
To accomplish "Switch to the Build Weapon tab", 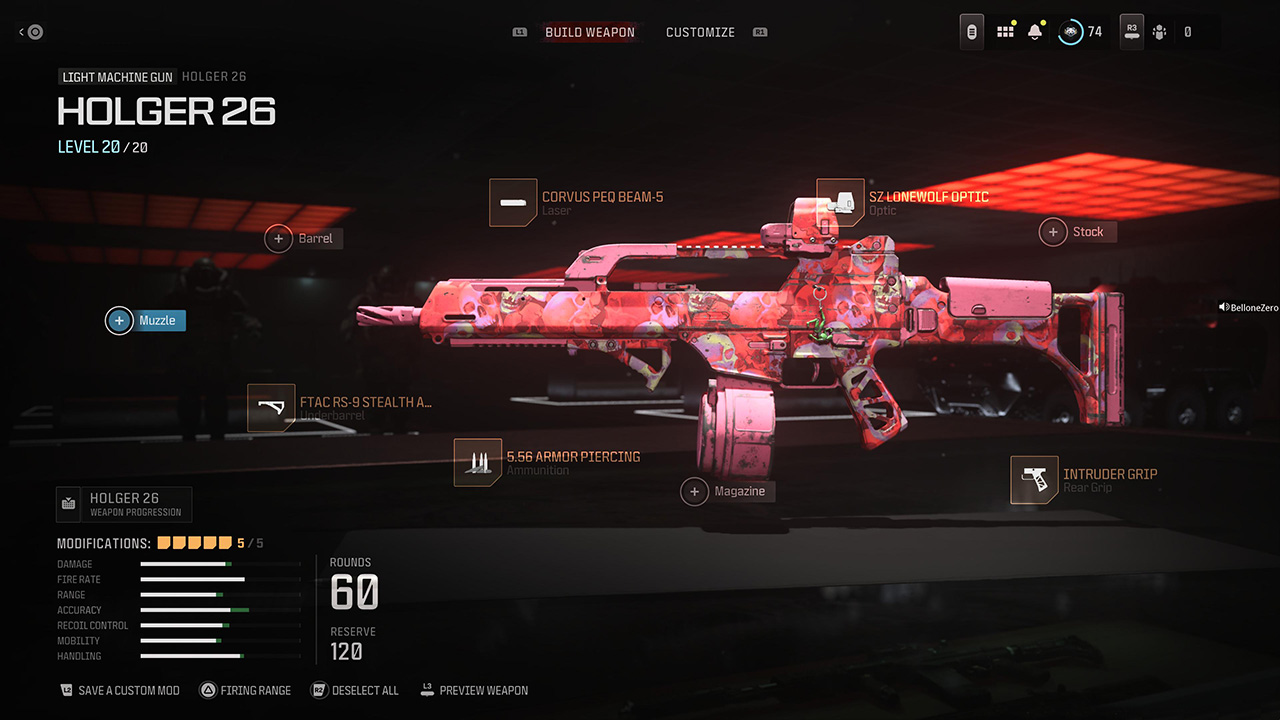I will click(x=589, y=32).
